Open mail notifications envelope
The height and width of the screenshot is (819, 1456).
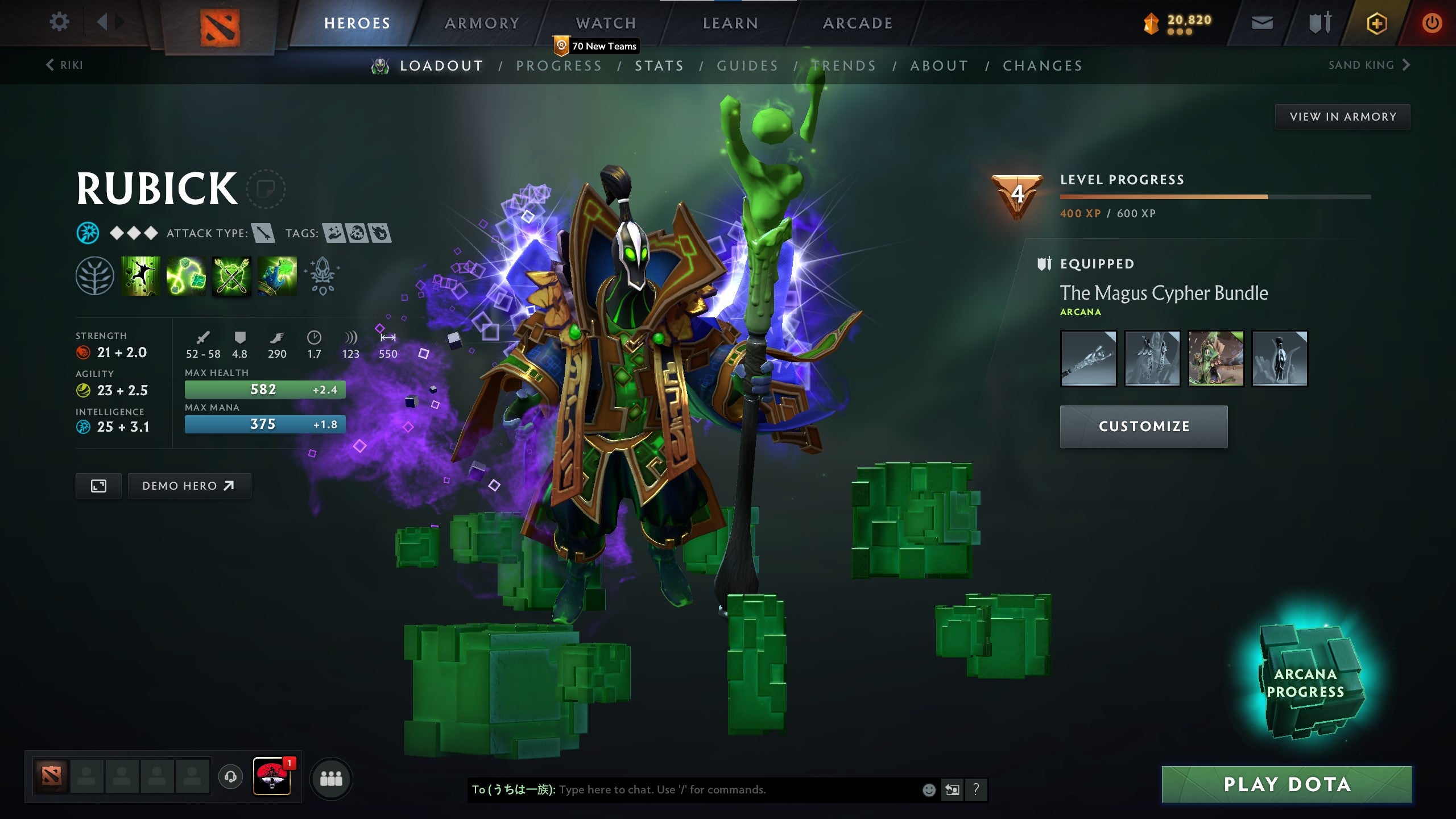click(1261, 22)
